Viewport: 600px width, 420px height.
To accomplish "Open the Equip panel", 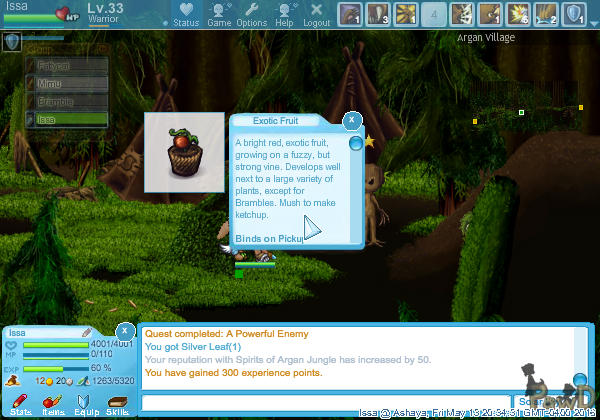I will 85,404.
